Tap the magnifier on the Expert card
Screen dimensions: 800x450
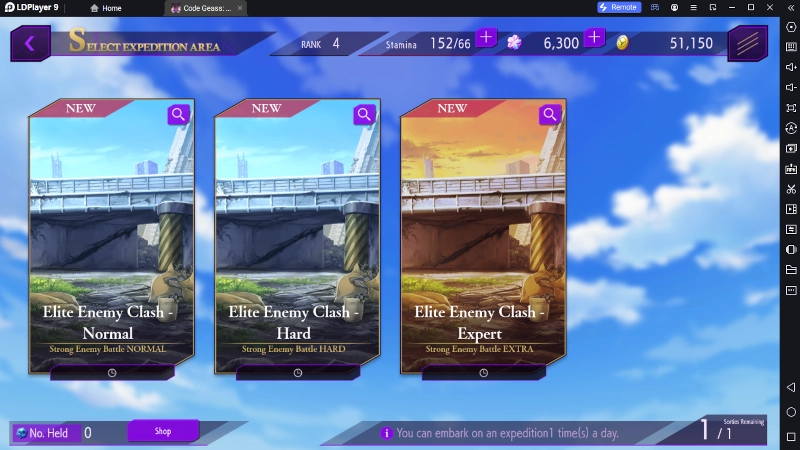551,114
